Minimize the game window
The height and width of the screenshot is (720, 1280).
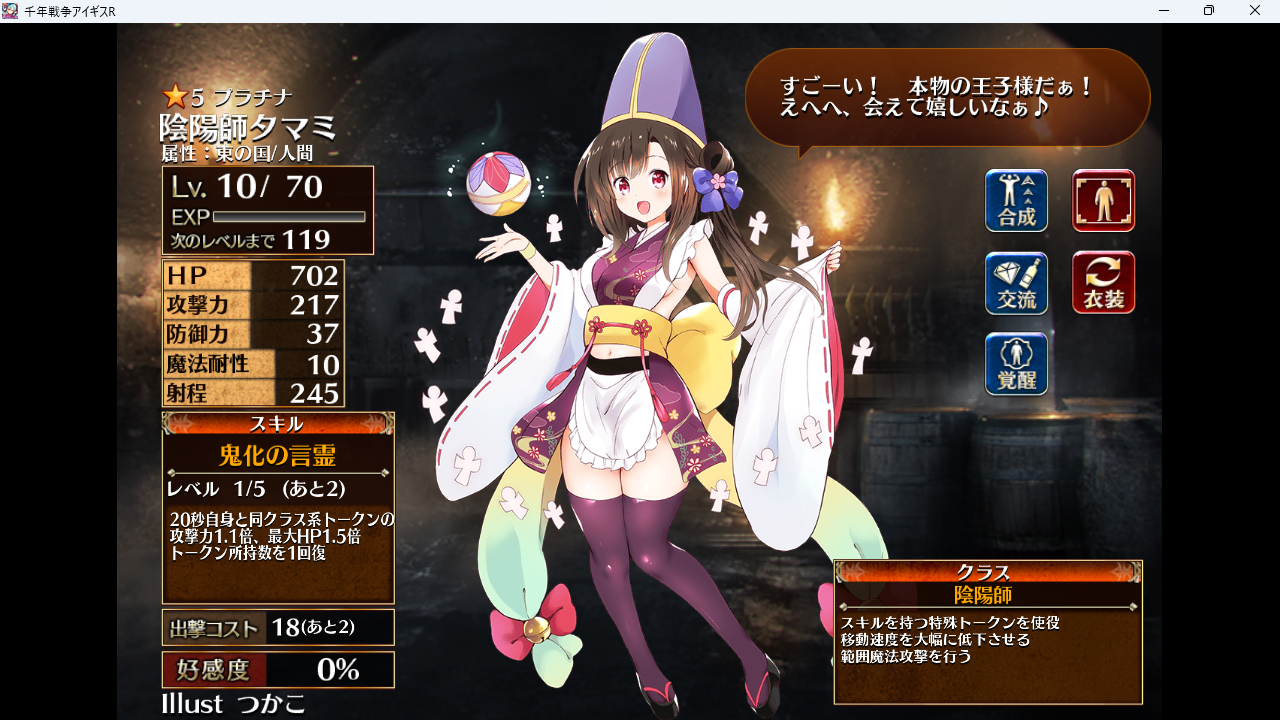[x=1164, y=11]
